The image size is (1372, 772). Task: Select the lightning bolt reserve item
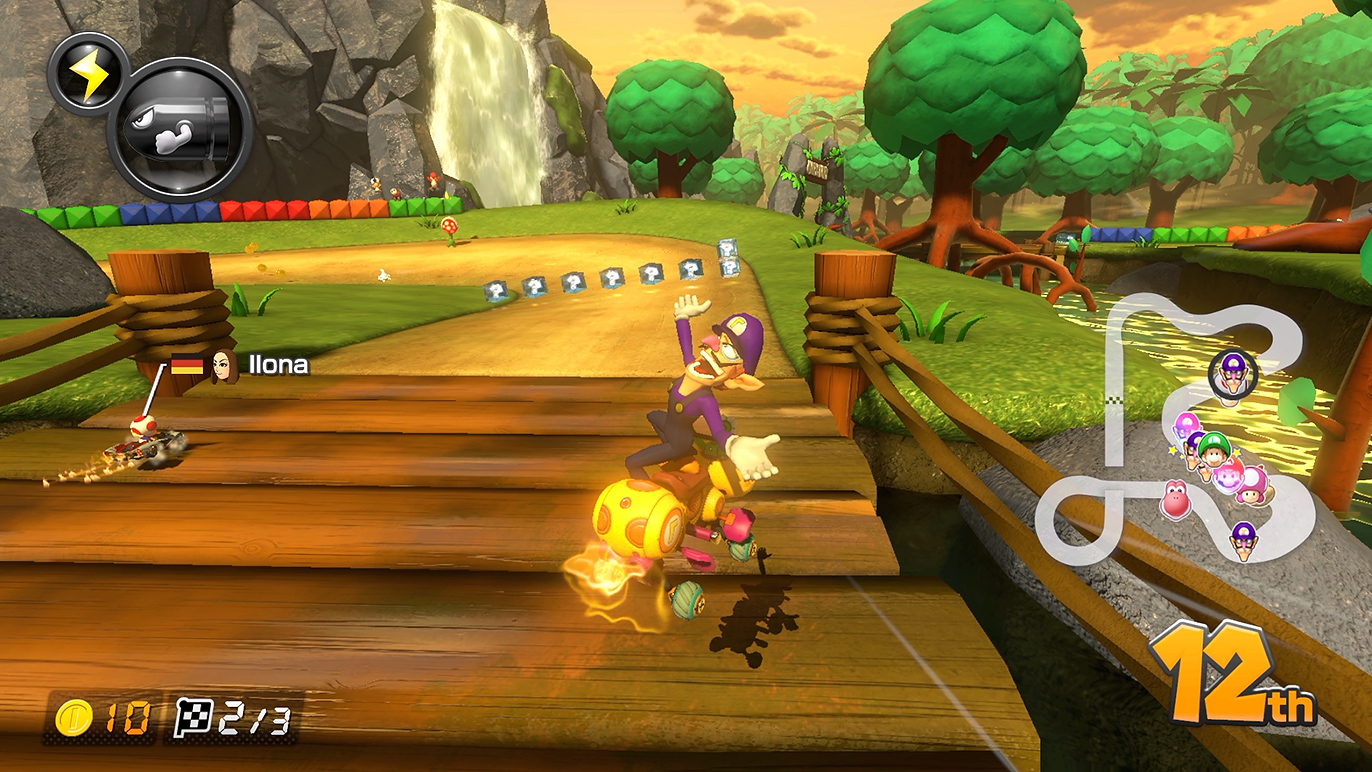point(87,72)
